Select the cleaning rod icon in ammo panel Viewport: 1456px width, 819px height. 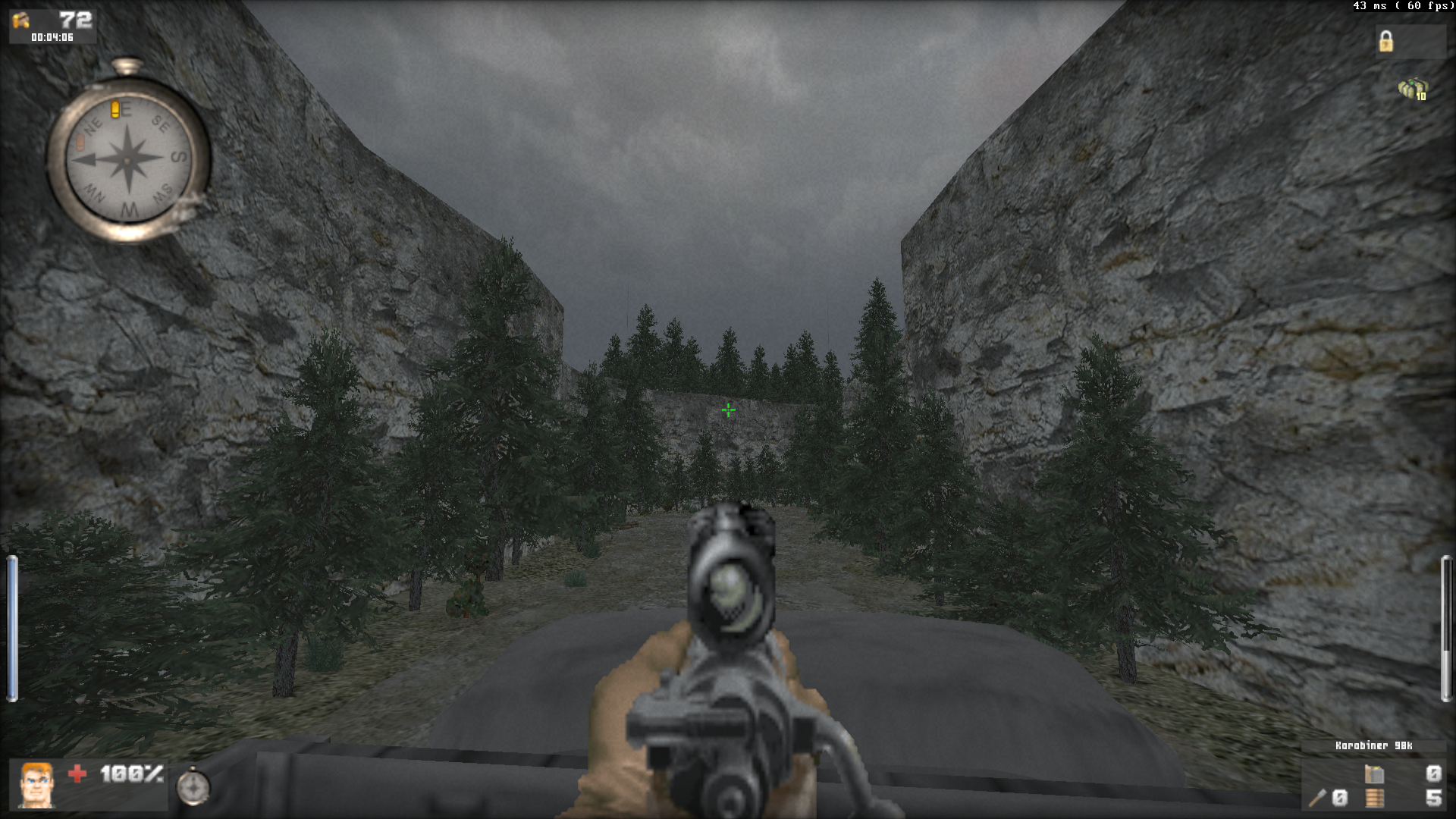point(1317,798)
